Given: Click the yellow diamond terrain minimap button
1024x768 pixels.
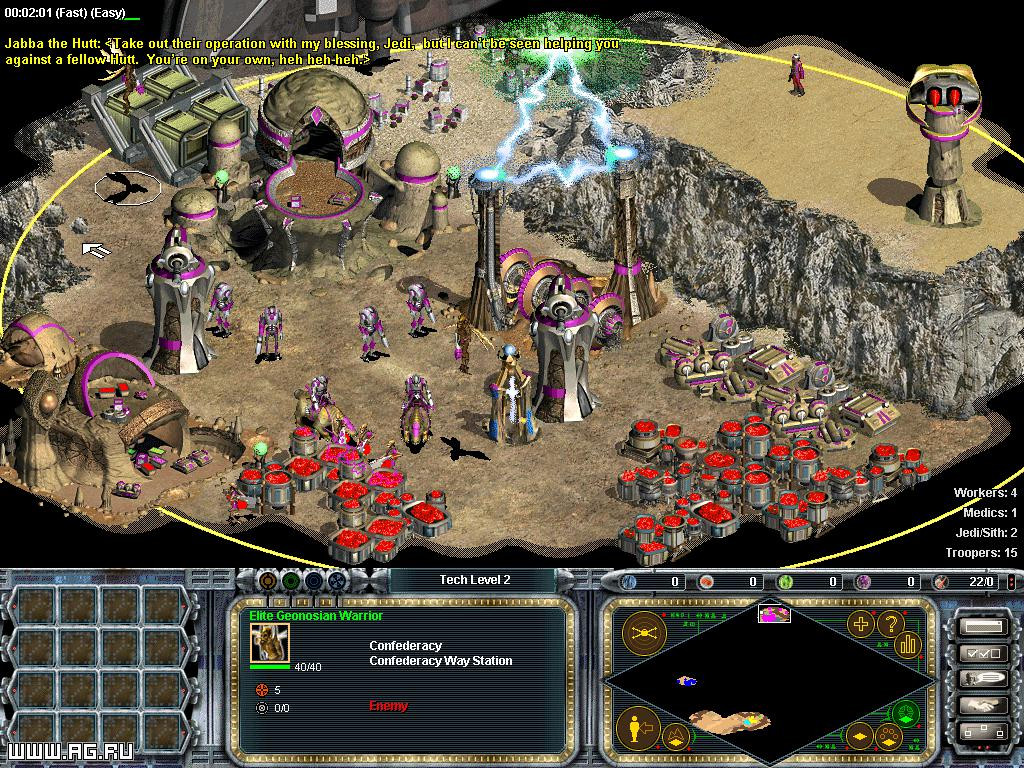Looking at the screenshot, I should [859, 740].
